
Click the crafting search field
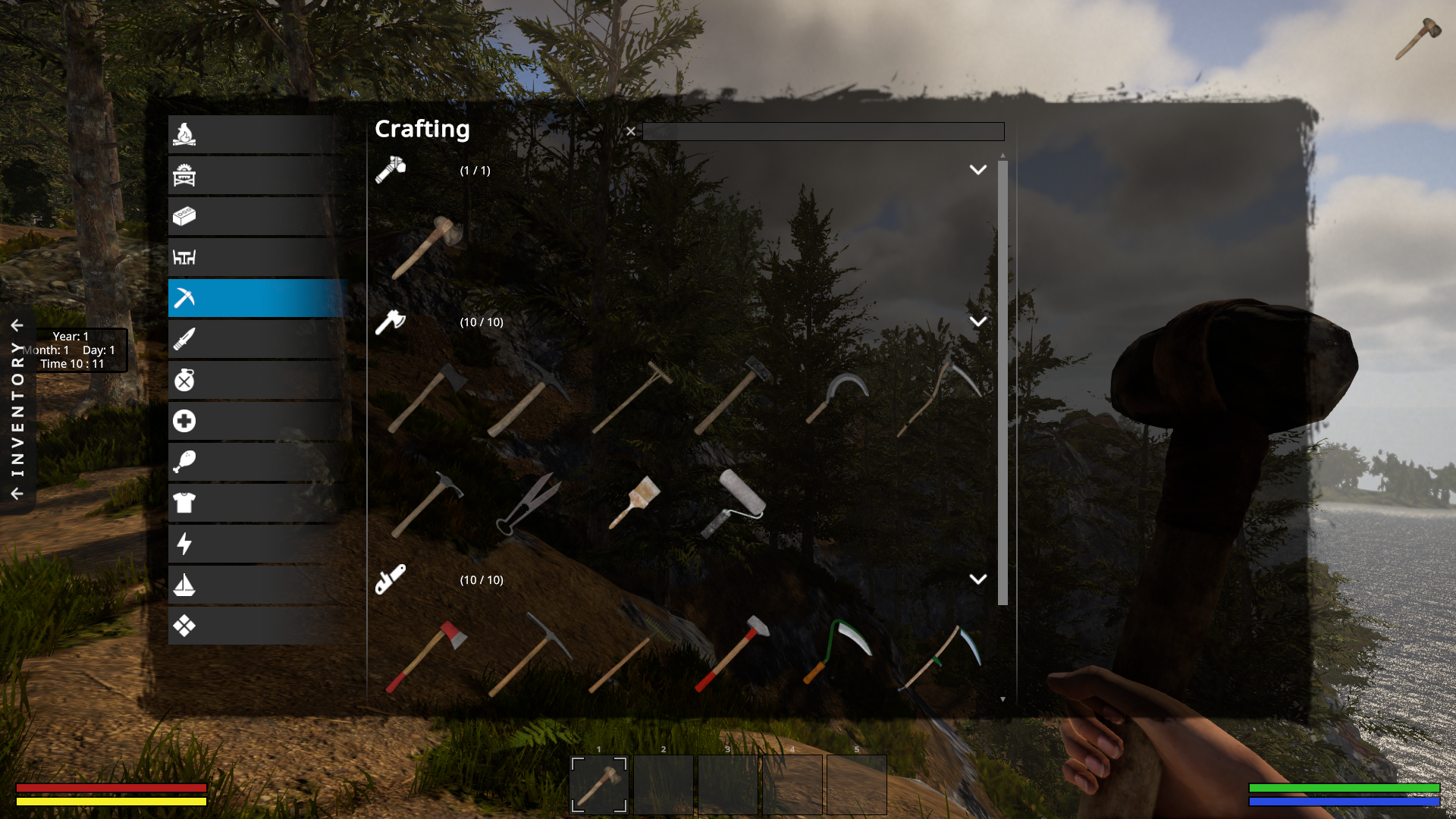point(823,132)
